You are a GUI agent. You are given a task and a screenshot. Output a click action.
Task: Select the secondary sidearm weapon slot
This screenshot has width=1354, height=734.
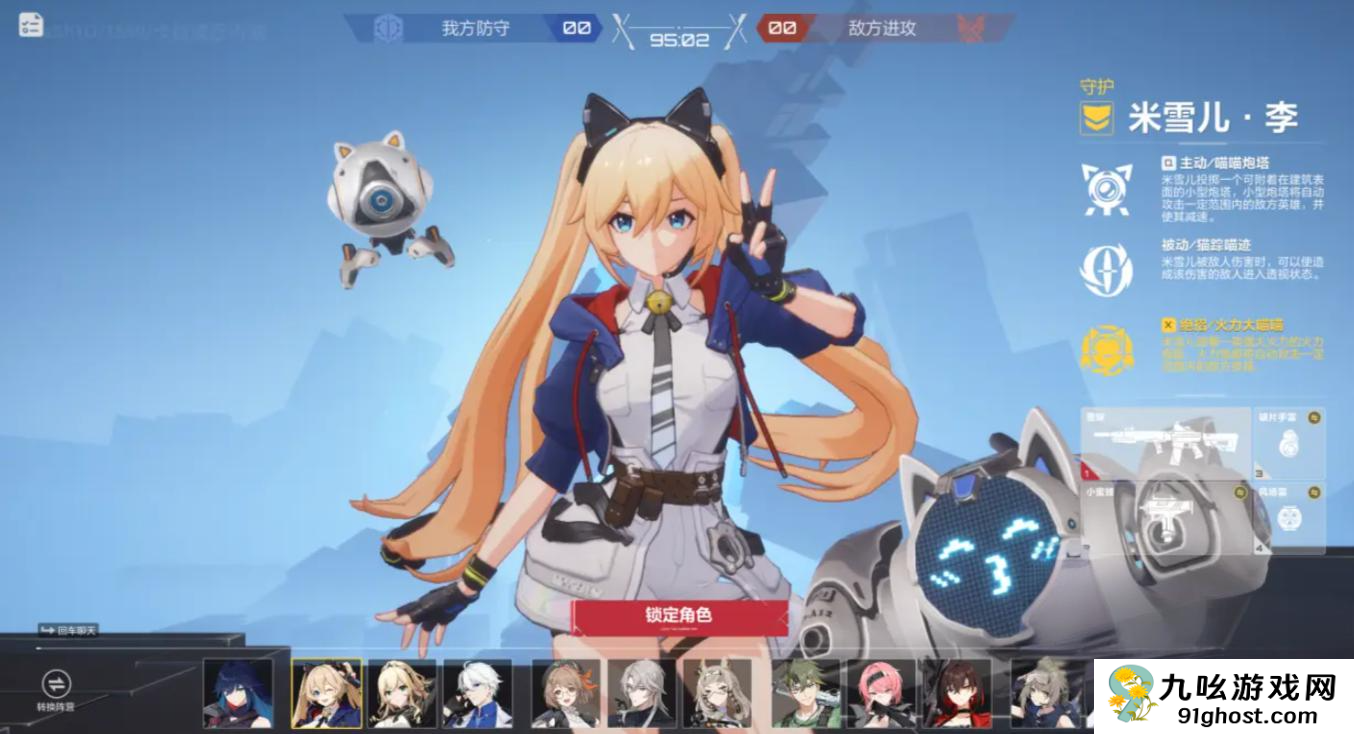[1165, 518]
